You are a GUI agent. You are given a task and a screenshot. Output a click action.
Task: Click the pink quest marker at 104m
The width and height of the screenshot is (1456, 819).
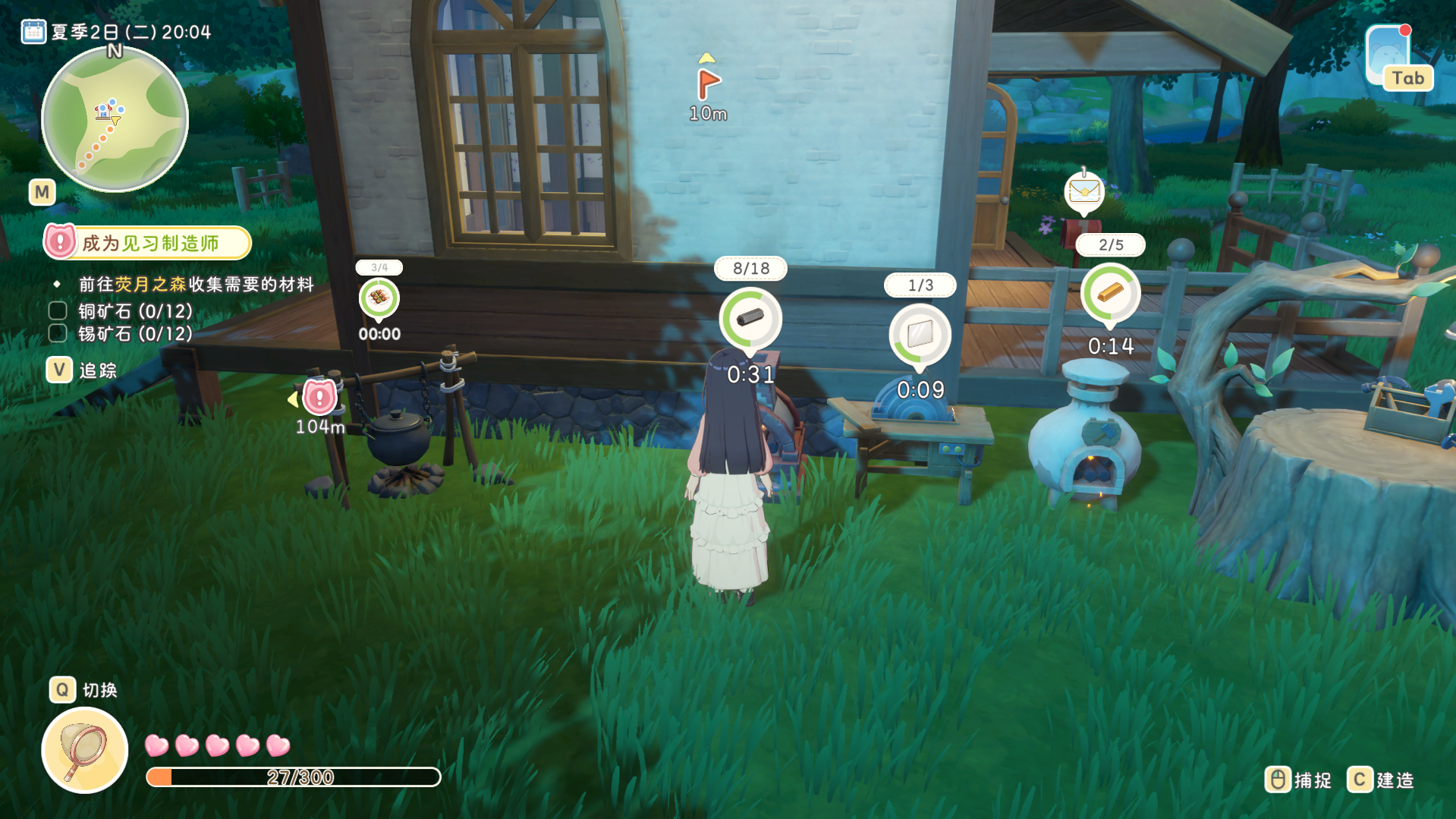319,397
